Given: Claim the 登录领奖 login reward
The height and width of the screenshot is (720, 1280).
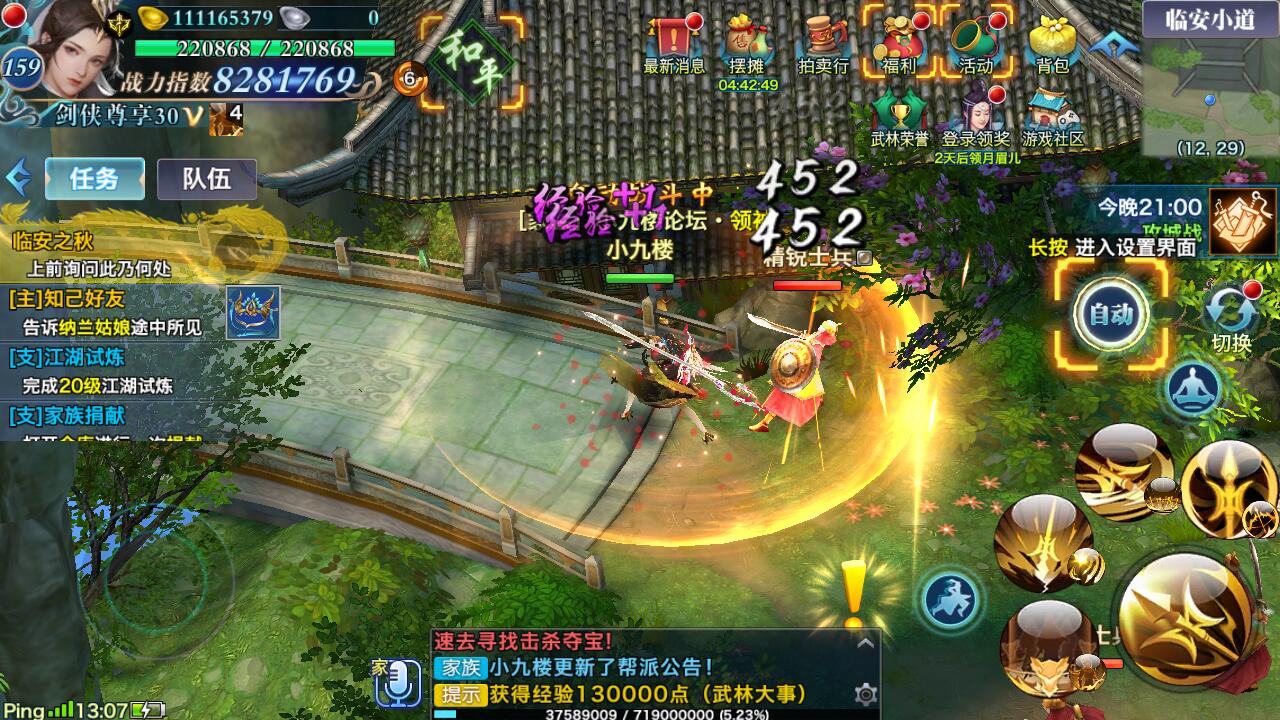Looking at the screenshot, I should 975,118.
